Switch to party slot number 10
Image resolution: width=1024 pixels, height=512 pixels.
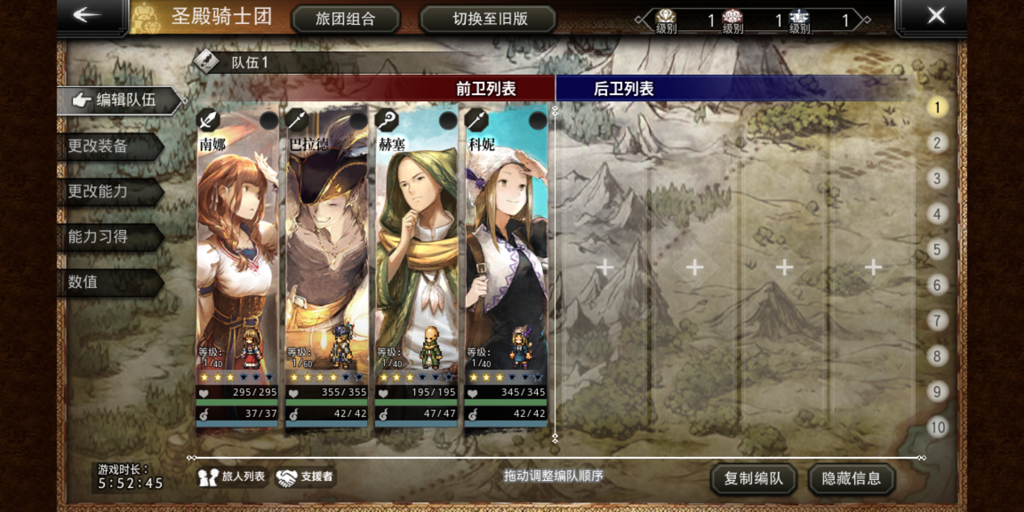click(937, 427)
